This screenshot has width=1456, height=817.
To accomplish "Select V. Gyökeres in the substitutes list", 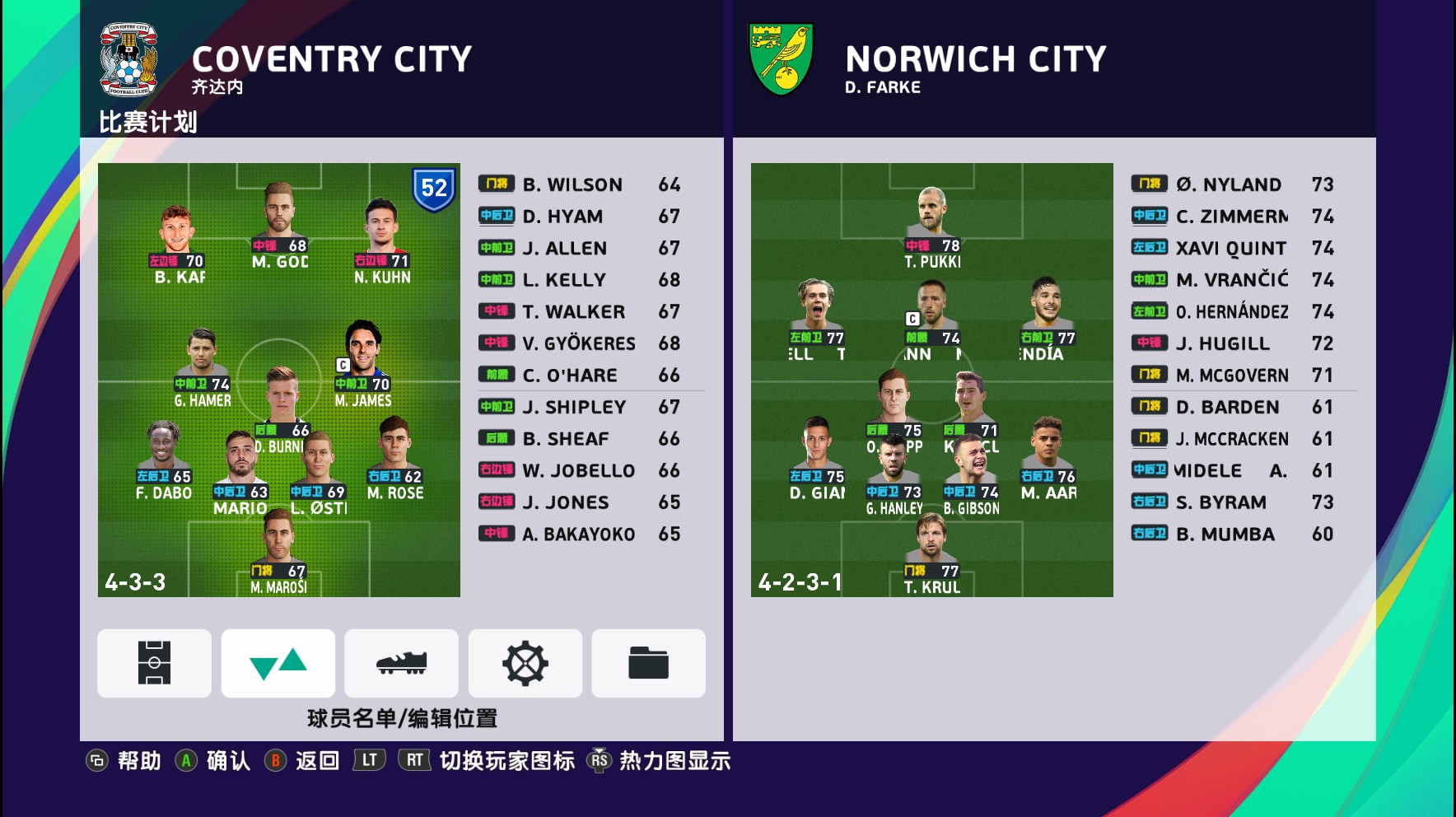I will pyautogui.click(x=580, y=343).
